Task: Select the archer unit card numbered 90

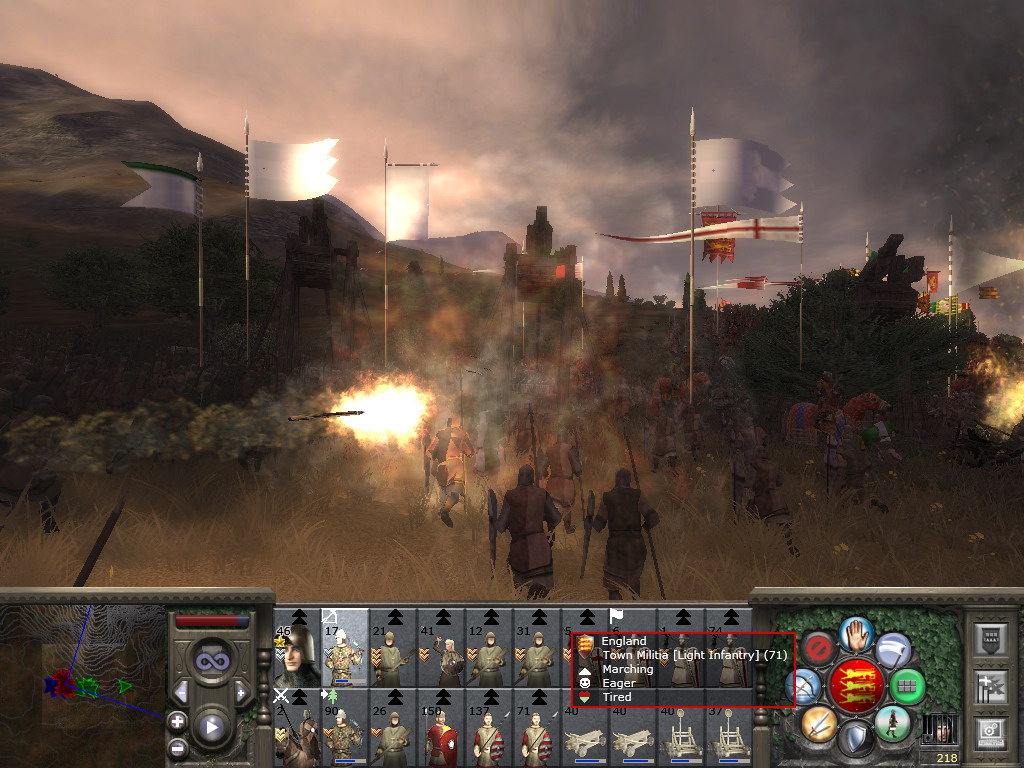Action: point(344,727)
